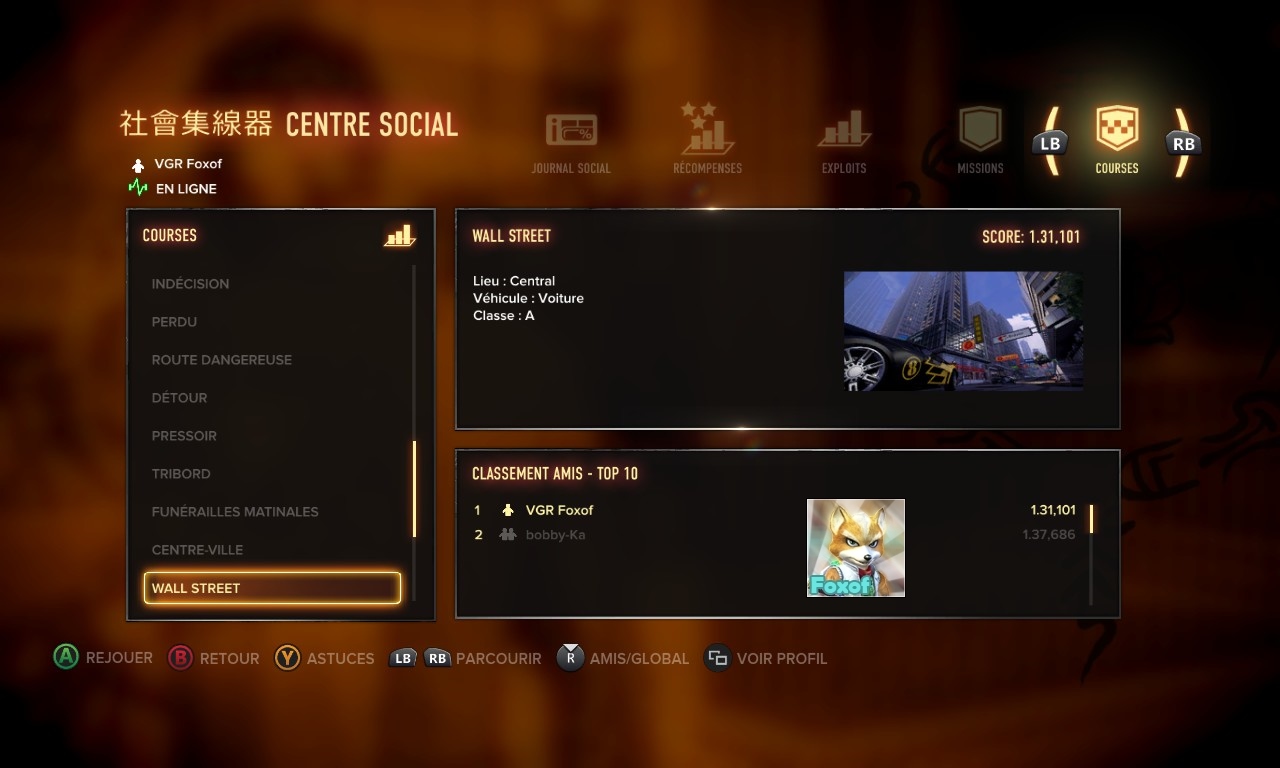Choose the Indécision race

190,284
